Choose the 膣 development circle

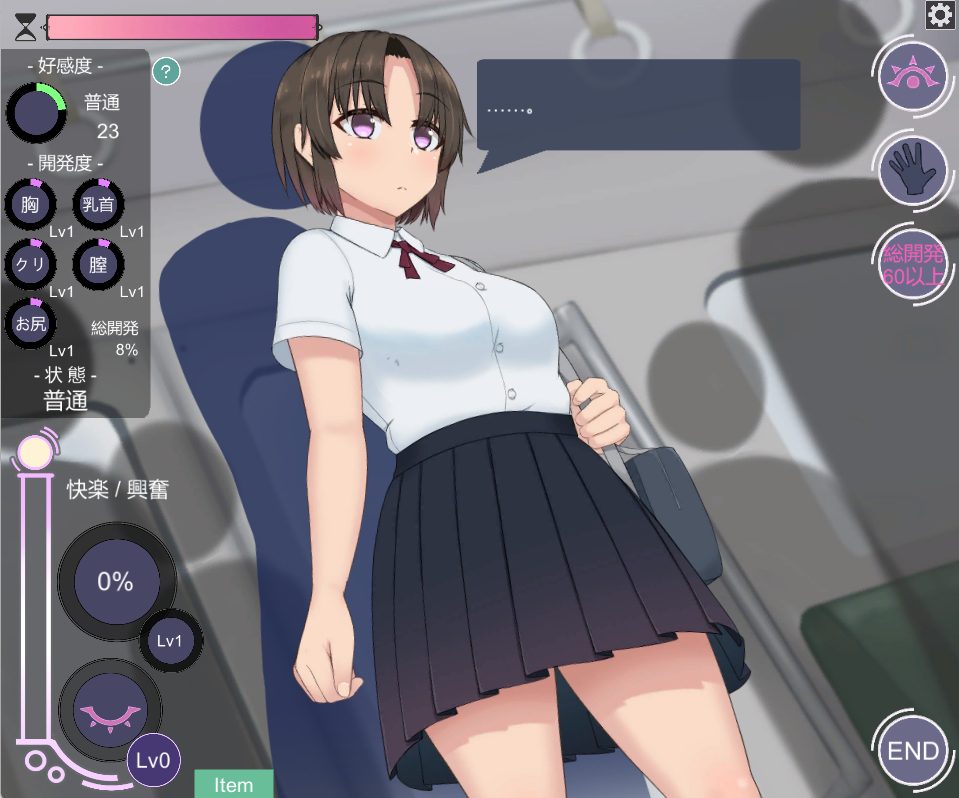pos(98,264)
